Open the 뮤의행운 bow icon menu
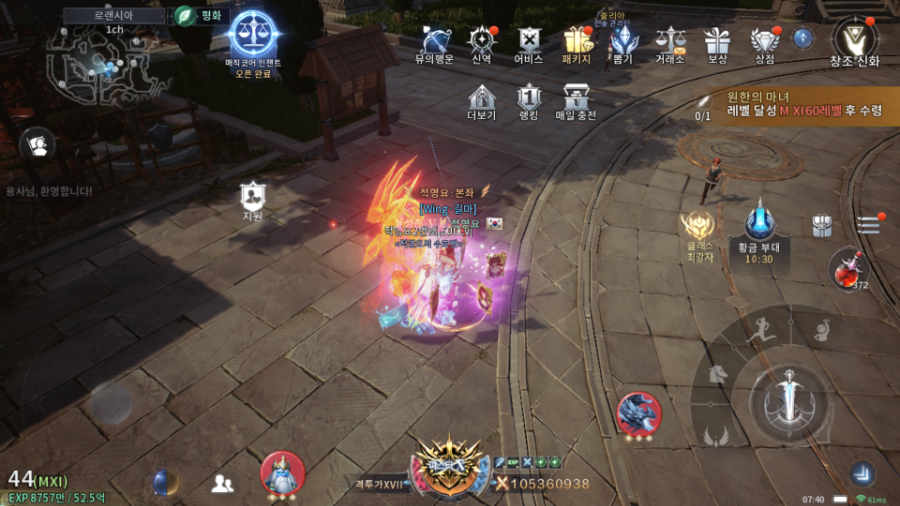Screen dimensions: 900x506 435,41
